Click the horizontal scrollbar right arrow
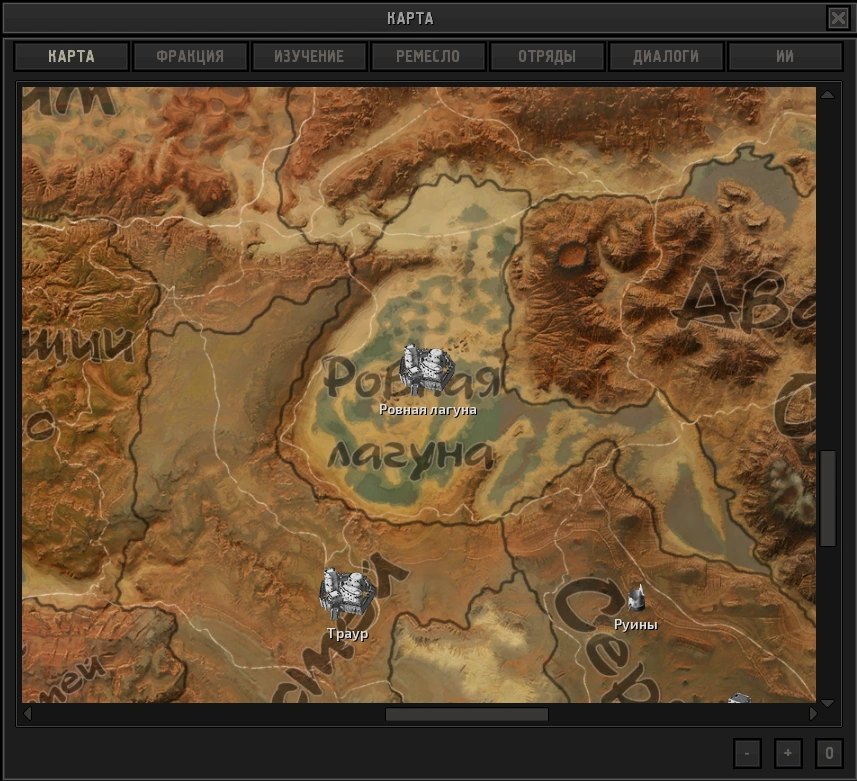Screen dimensions: 857x781 [x=813, y=714]
